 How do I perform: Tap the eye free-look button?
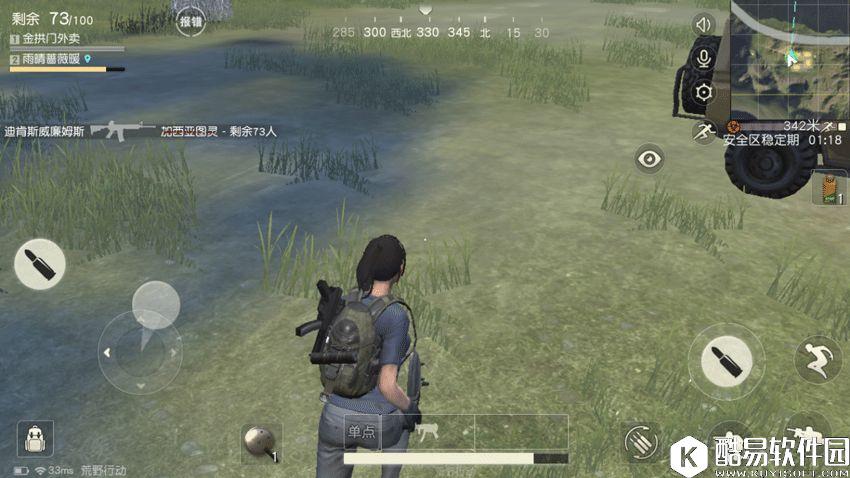[650, 158]
